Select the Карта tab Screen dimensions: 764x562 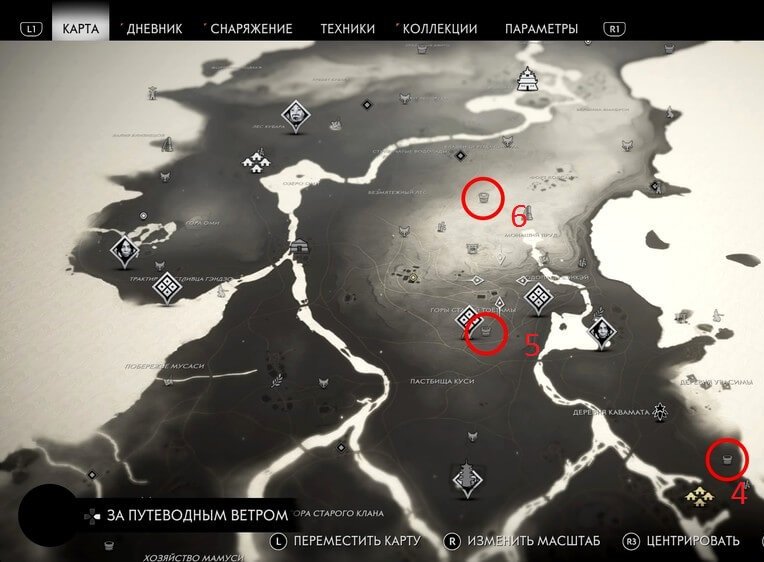pyautogui.click(x=80, y=29)
